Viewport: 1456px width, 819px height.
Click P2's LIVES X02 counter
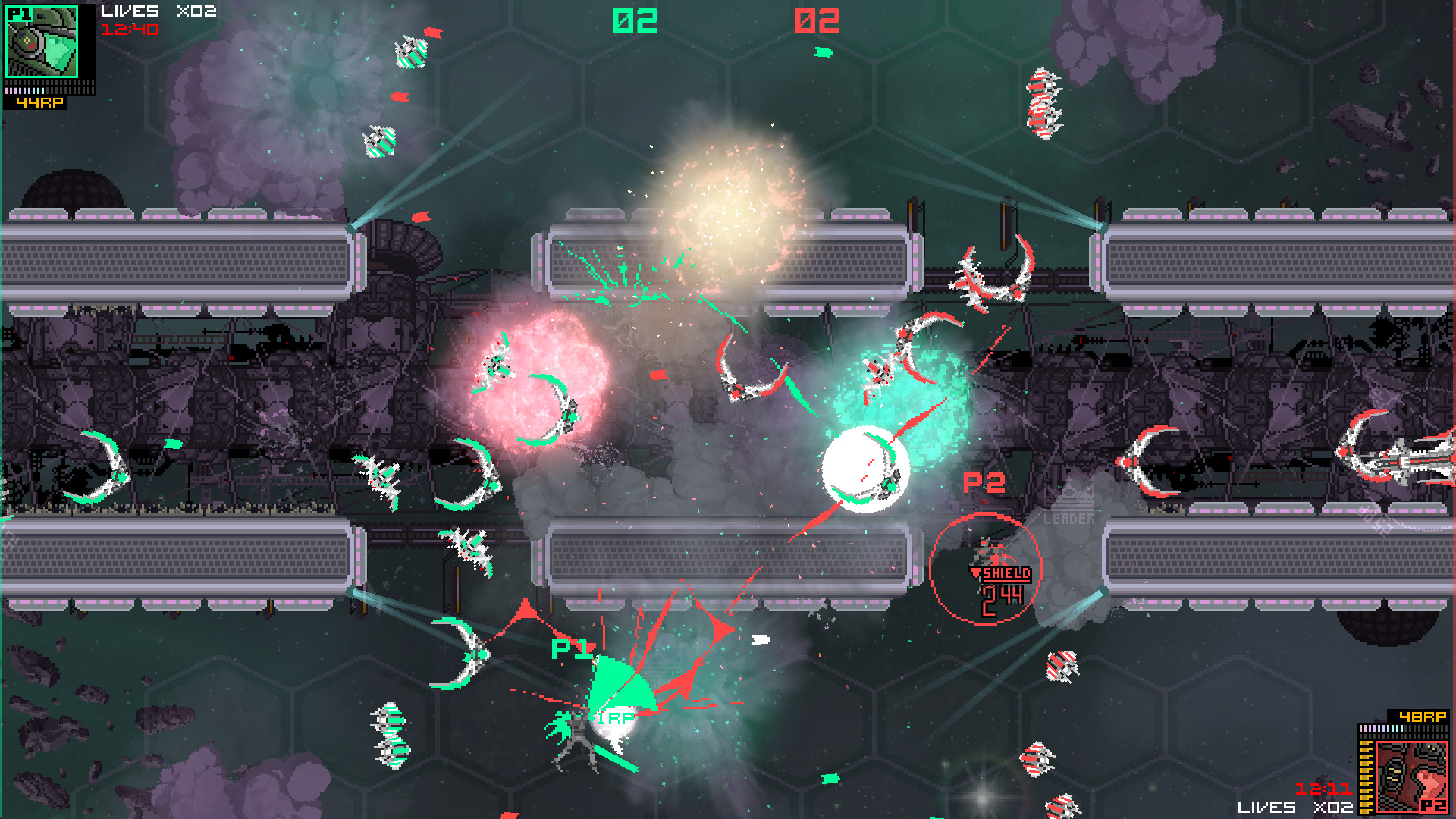pos(1295,807)
